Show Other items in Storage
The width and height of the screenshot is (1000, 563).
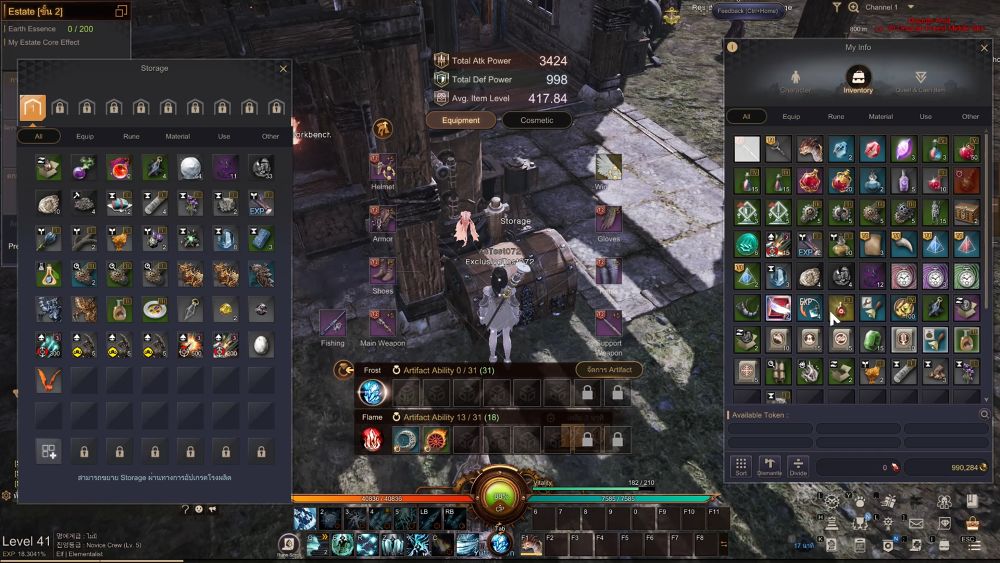[270, 136]
